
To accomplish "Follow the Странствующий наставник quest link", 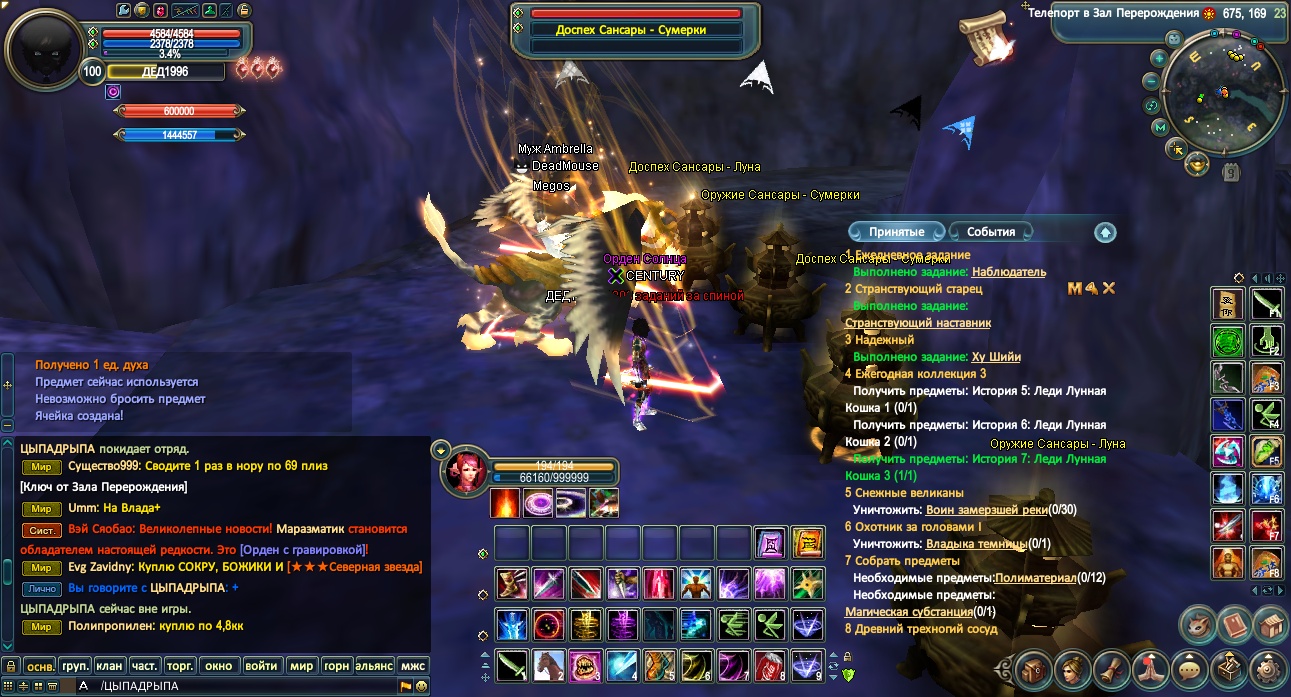I will [x=917, y=323].
